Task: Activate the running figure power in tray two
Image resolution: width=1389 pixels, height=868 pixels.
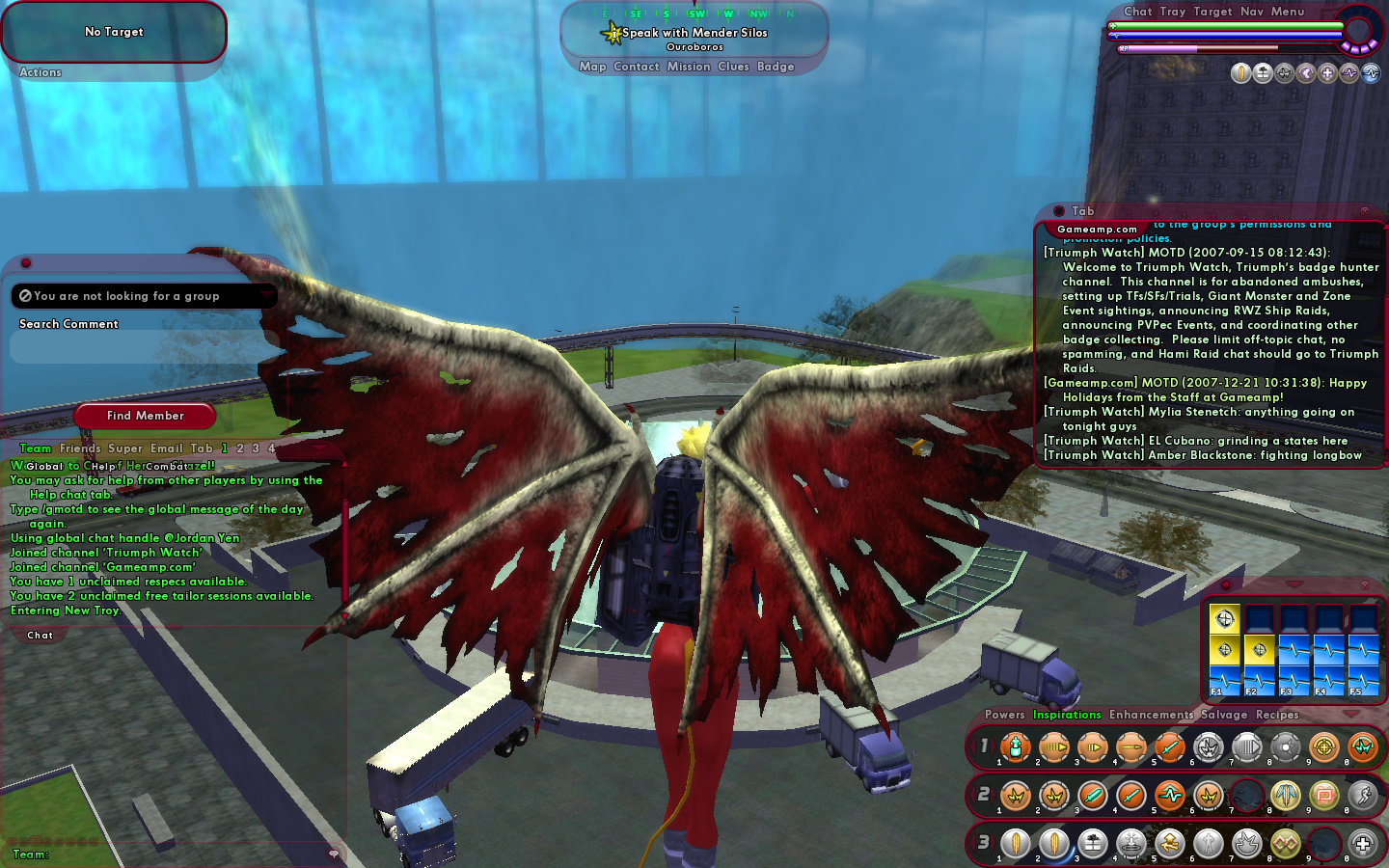Action: pyautogui.click(x=1362, y=796)
